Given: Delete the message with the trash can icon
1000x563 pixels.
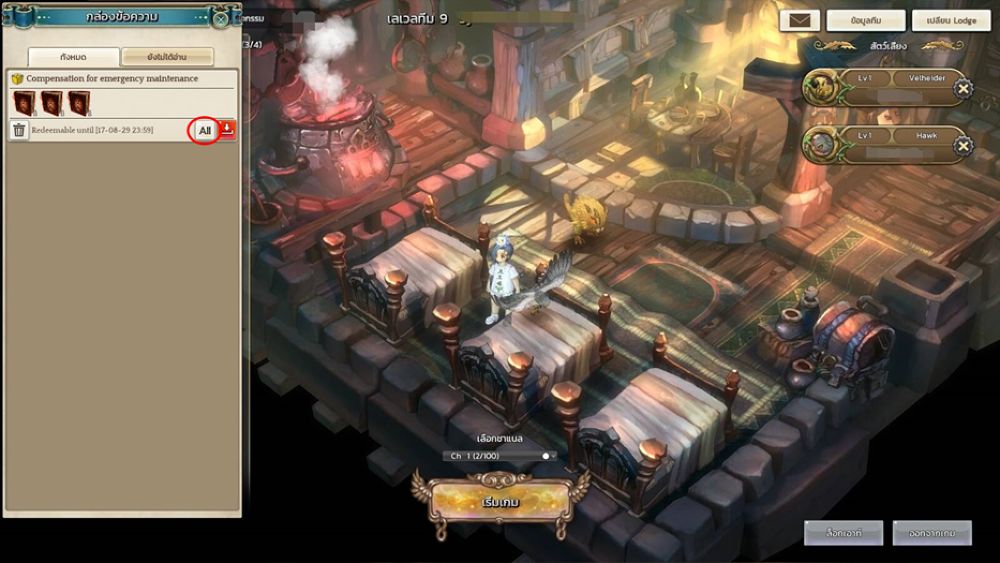Looking at the screenshot, I should (x=19, y=130).
